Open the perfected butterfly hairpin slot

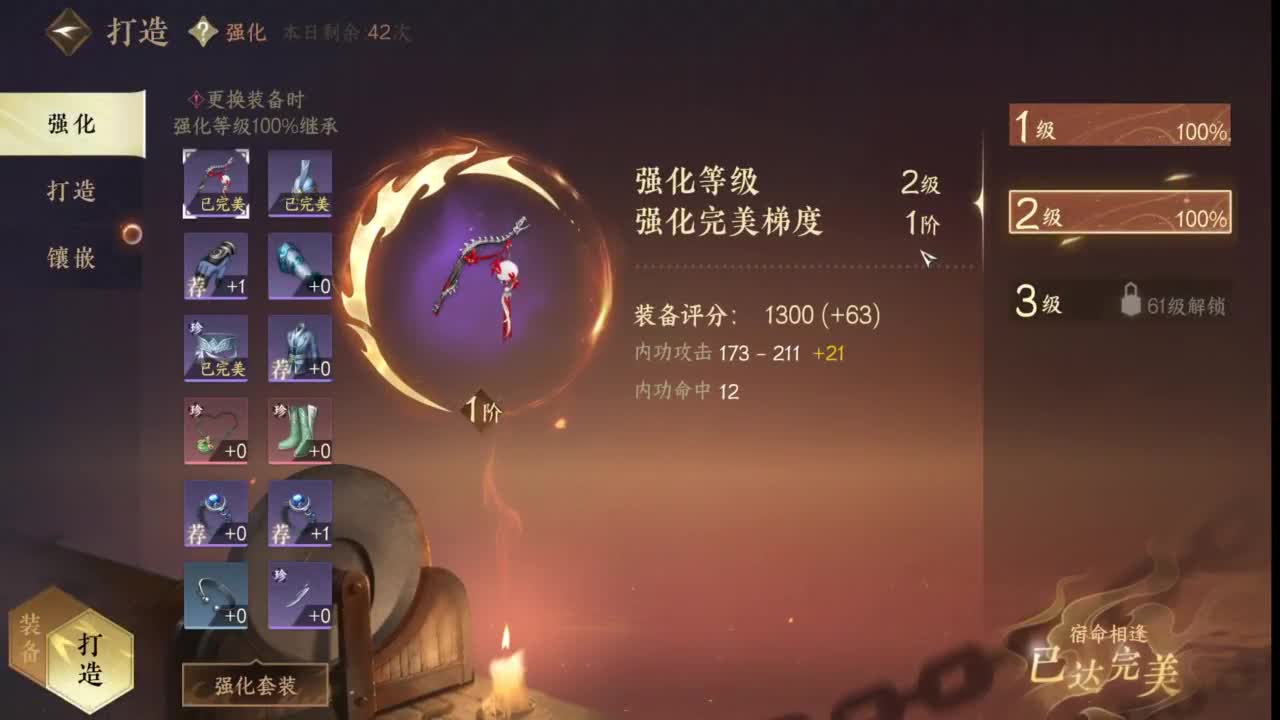pyautogui.click(x=214, y=345)
